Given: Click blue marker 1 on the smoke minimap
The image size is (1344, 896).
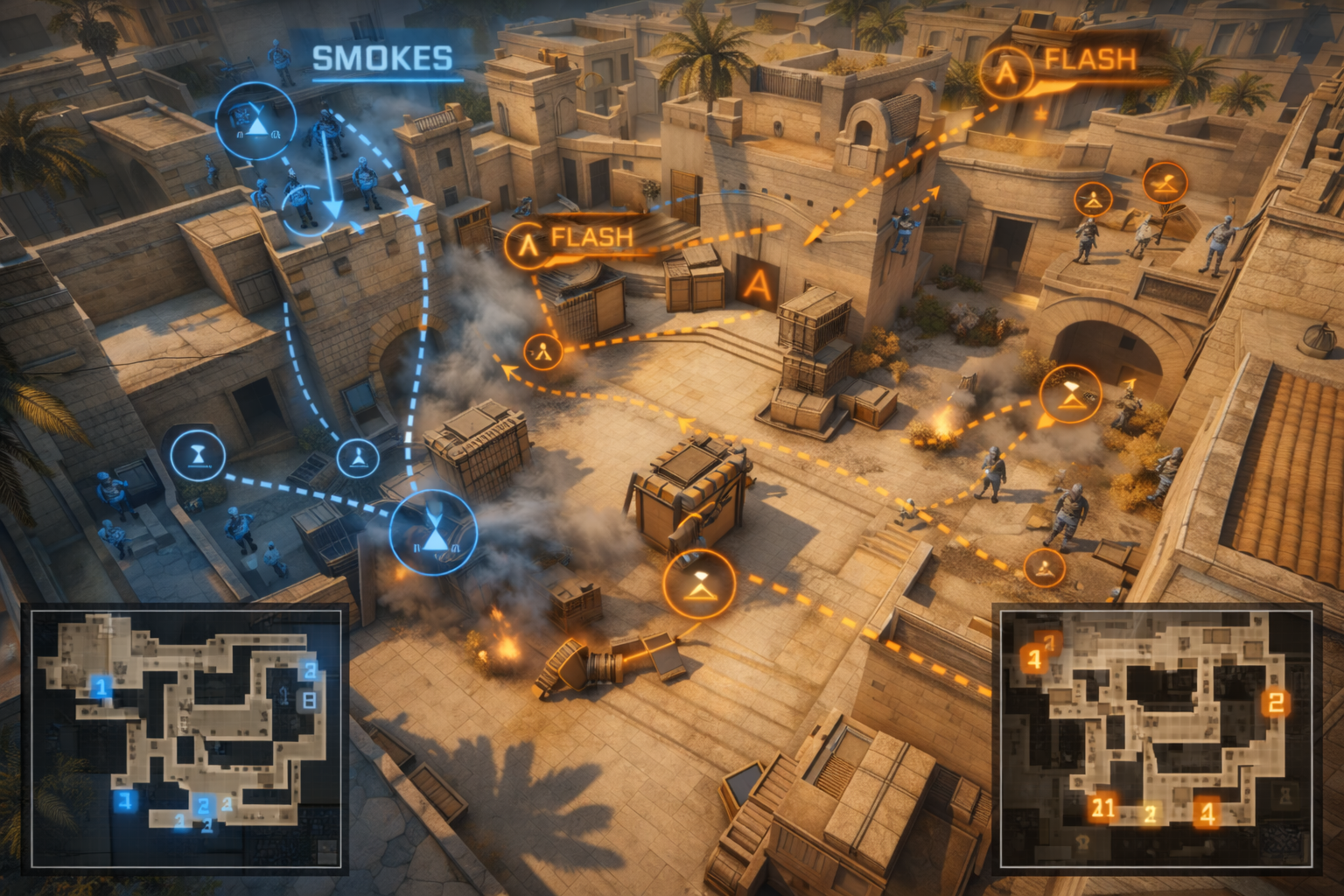Looking at the screenshot, I should pos(102,686).
